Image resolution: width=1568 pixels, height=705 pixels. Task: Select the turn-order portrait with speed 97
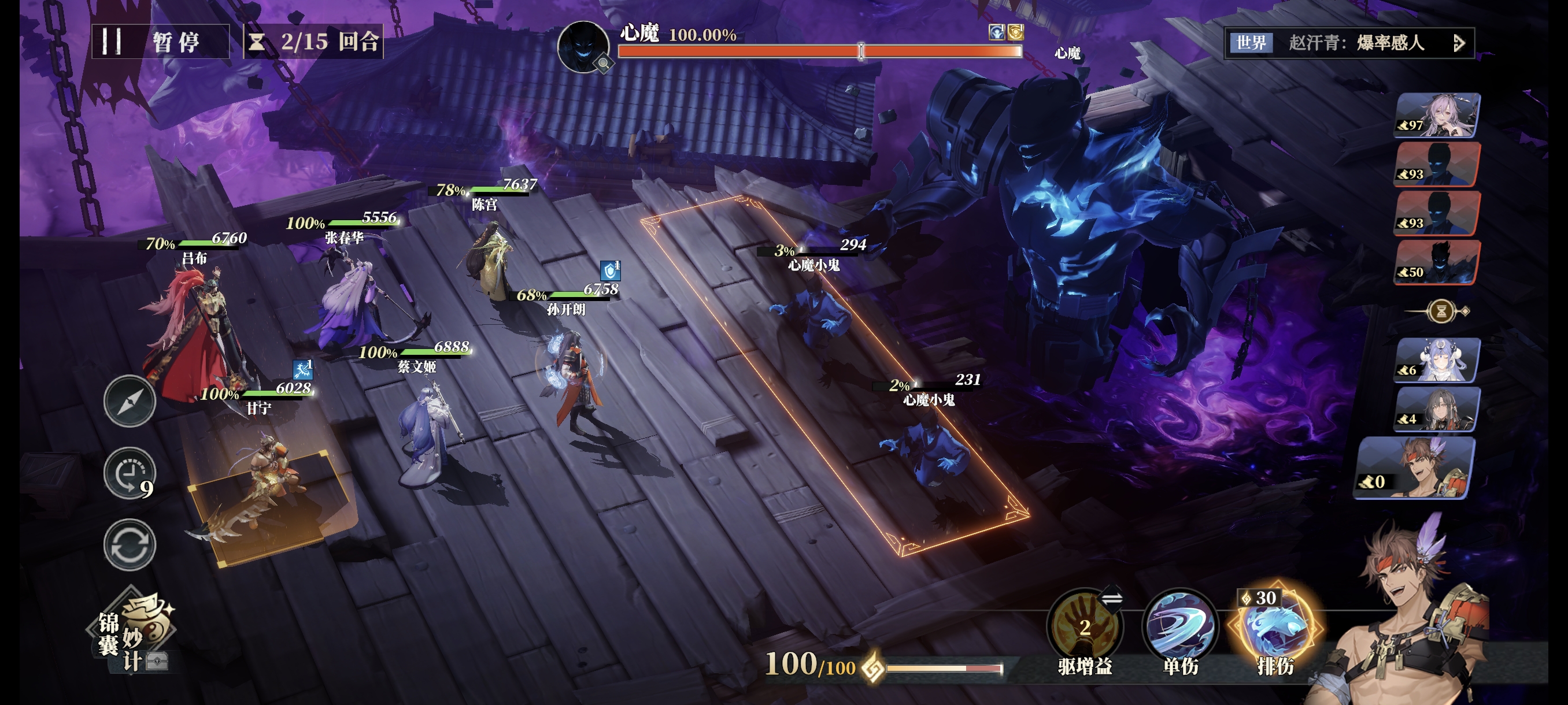pyautogui.click(x=1437, y=114)
